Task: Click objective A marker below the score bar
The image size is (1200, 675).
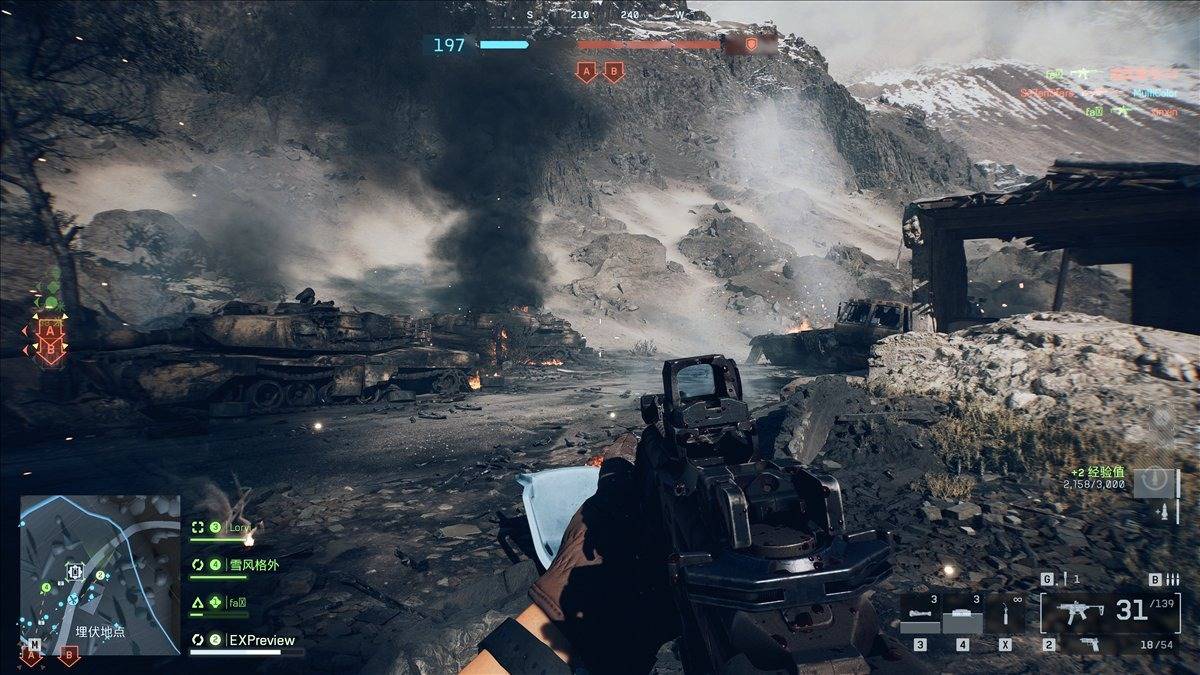Action: click(586, 72)
